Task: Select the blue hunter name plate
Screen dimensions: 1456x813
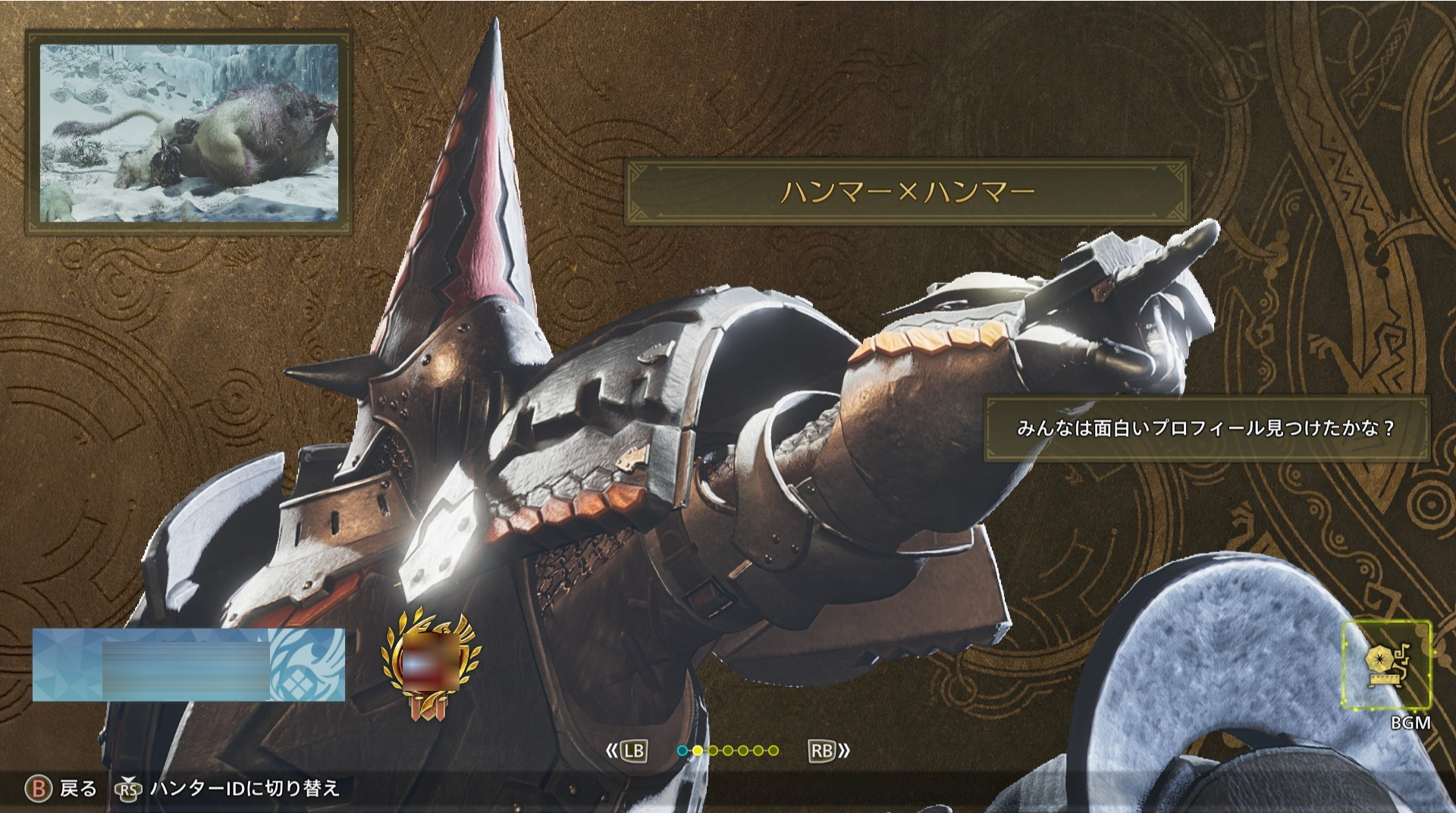Action: (x=188, y=665)
